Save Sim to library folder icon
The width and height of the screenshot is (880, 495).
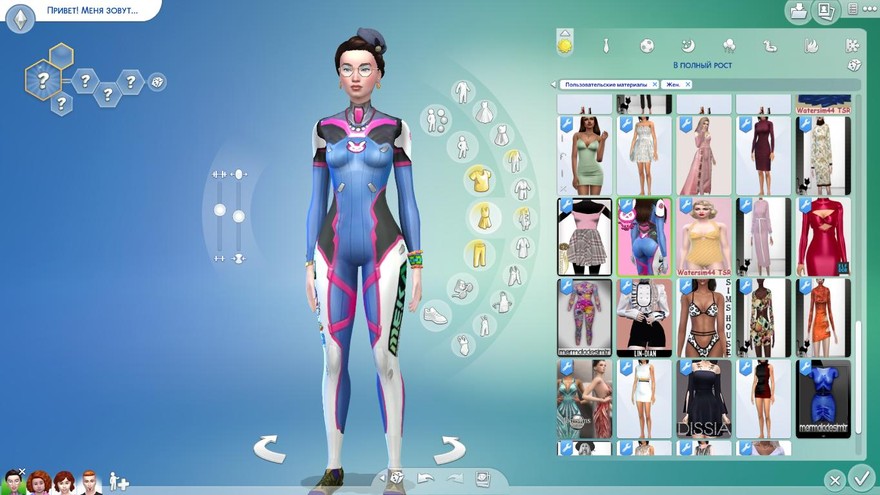click(x=798, y=11)
